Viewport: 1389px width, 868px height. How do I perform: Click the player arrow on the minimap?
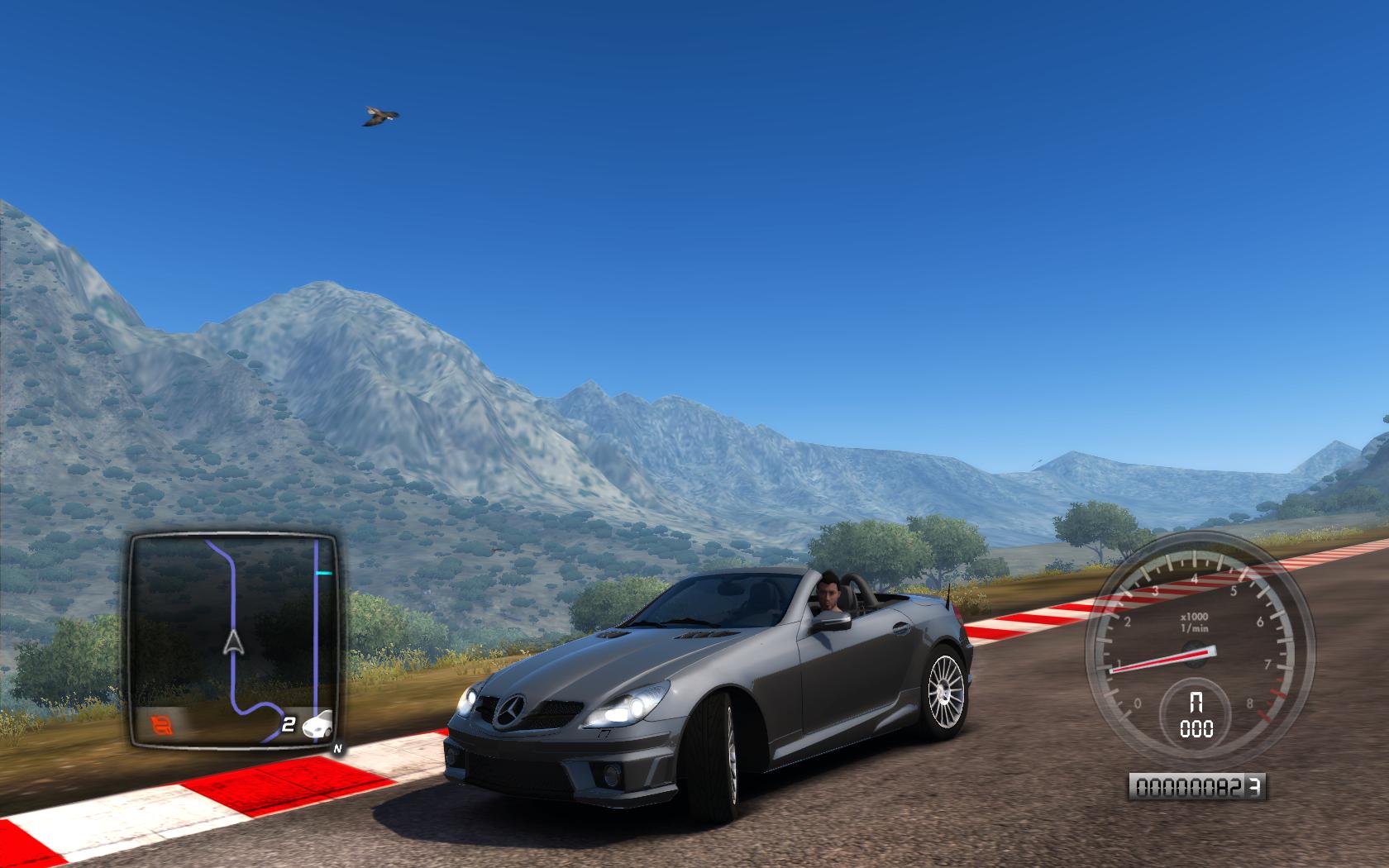(x=234, y=641)
